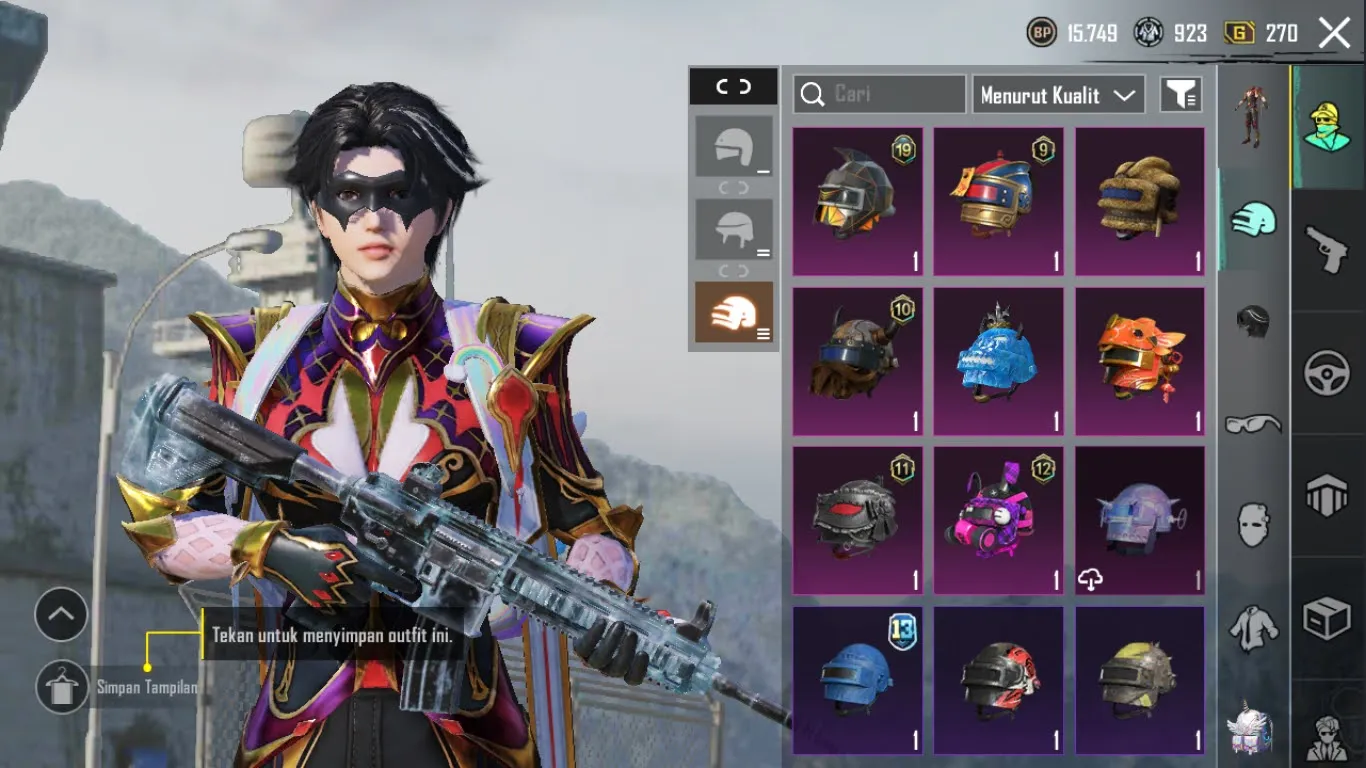Screen dimensions: 1366x768
Task: Switch to the Level 1 helmet tab
Action: [734, 148]
